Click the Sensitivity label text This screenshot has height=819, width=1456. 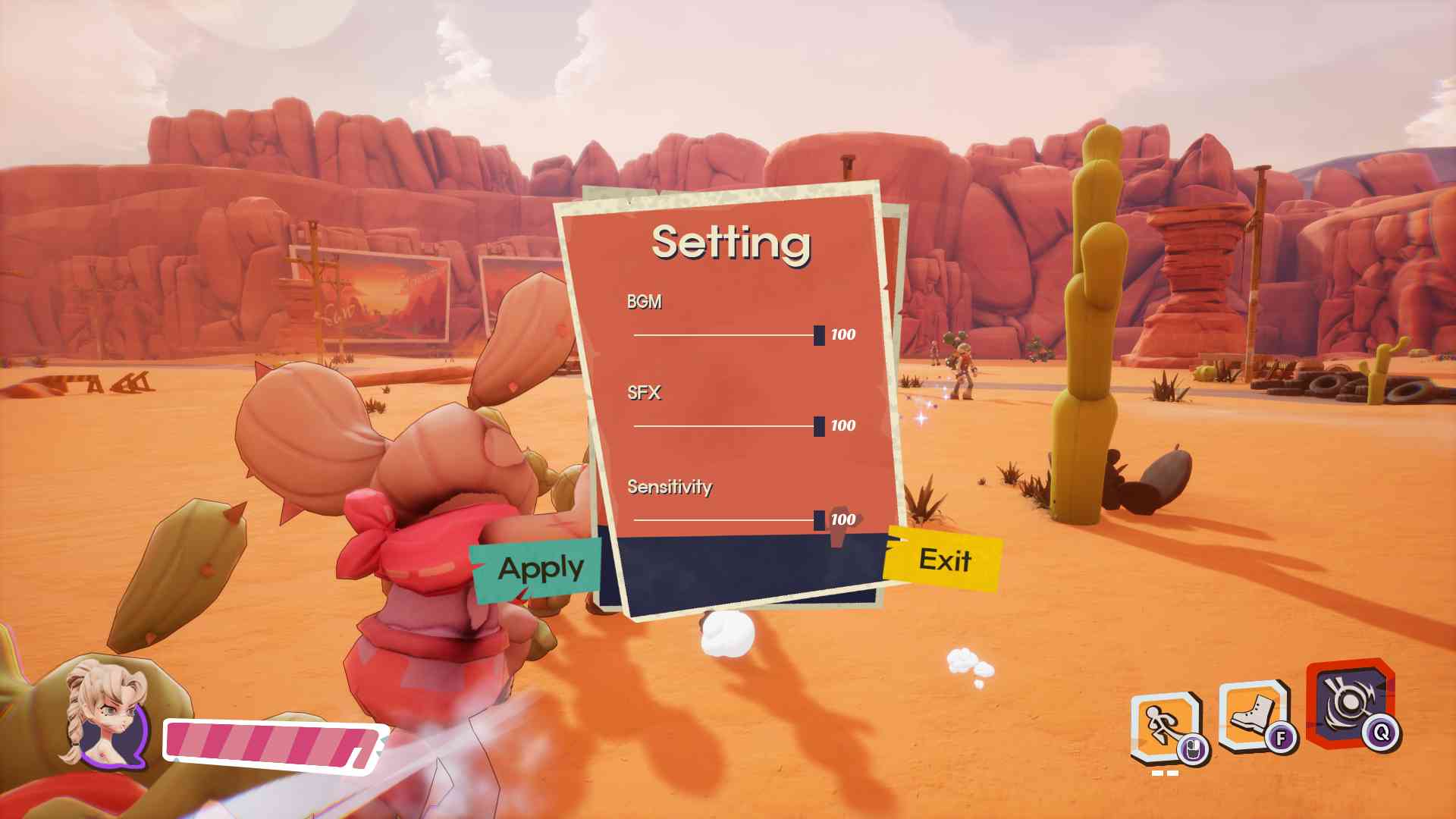668,487
